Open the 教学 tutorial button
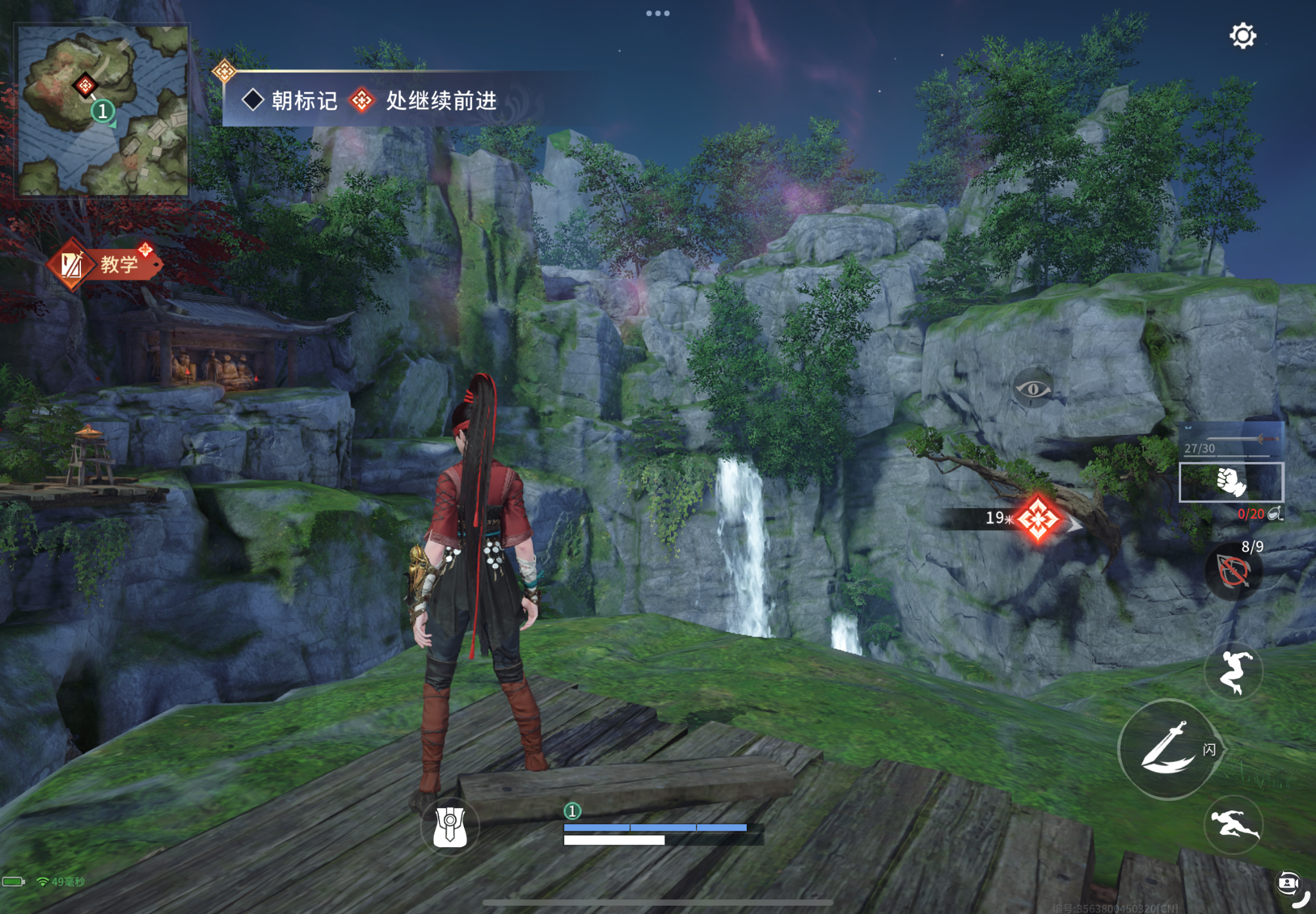This screenshot has width=1316, height=914. coord(106,264)
